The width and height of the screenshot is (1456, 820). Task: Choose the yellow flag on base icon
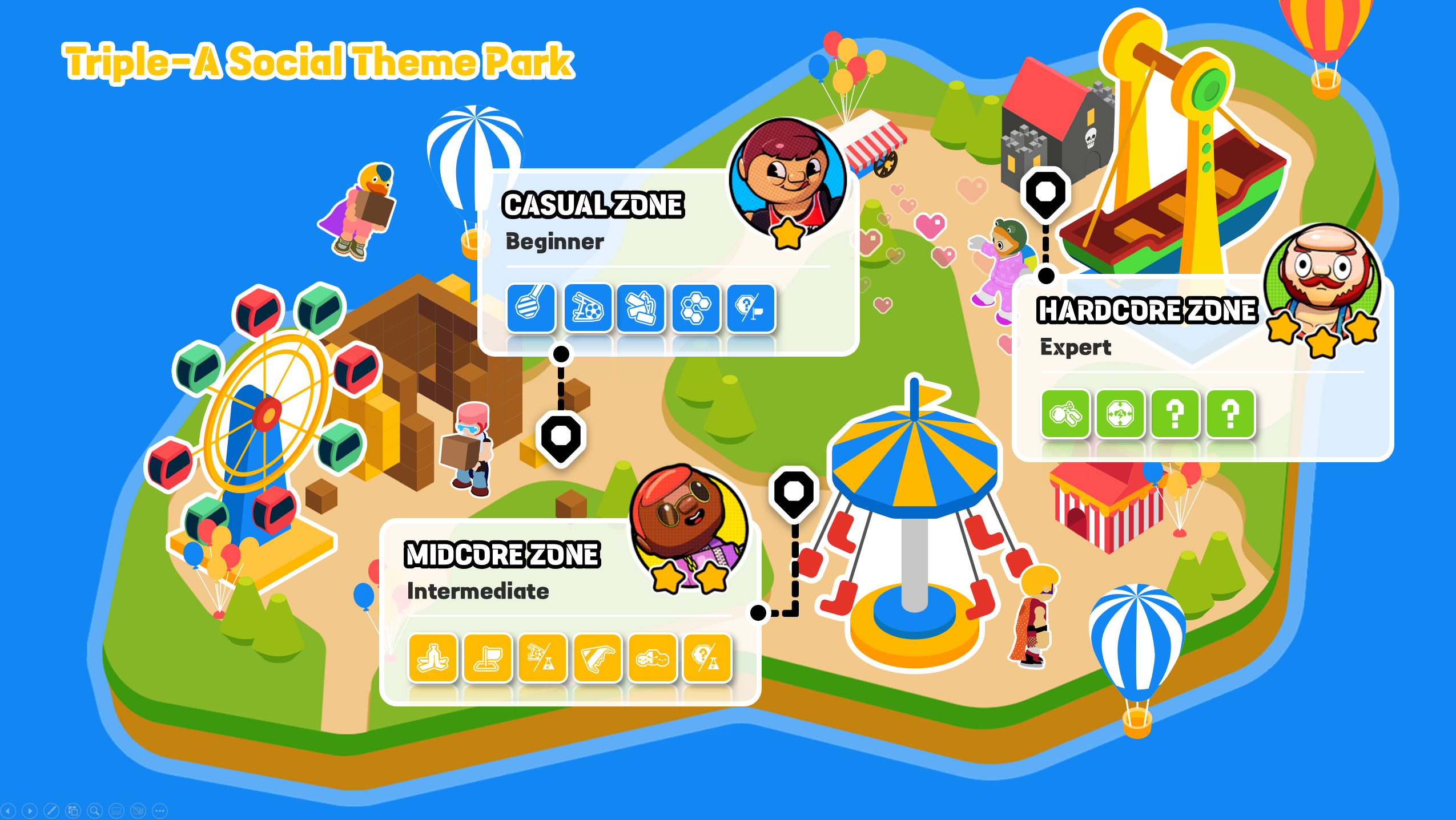[488, 658]
